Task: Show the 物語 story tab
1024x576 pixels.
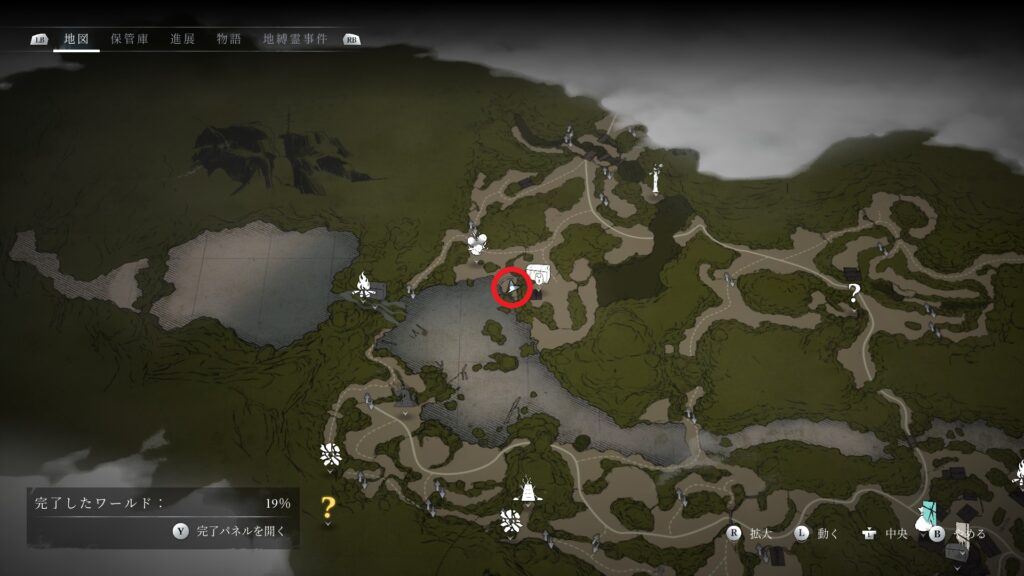Action: coord(229,39)
